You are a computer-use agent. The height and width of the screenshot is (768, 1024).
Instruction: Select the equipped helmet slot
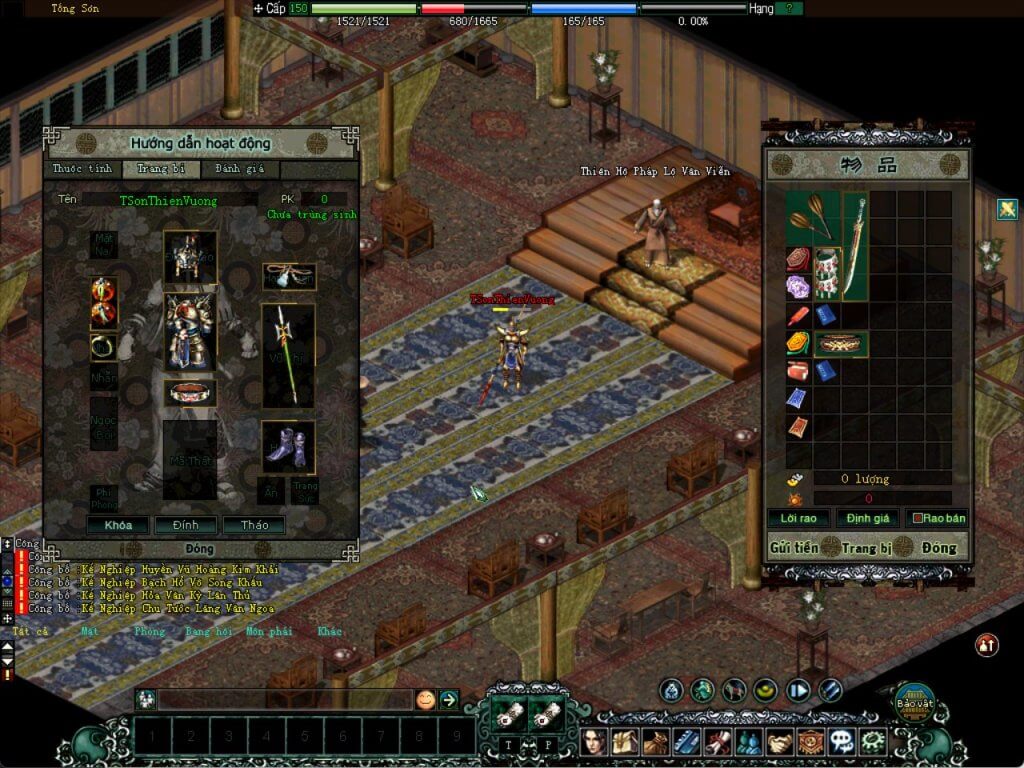[x=190, y=256]
